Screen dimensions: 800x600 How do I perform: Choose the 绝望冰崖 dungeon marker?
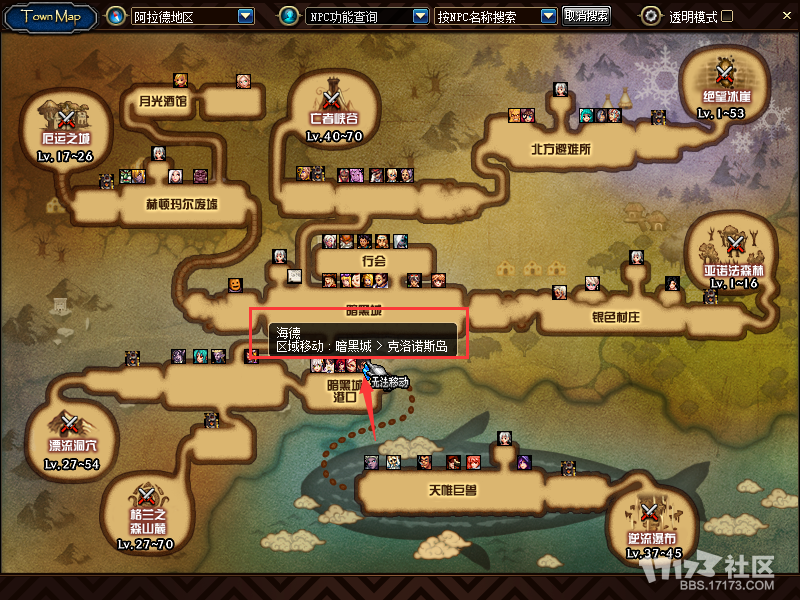(x=724, y=73)
